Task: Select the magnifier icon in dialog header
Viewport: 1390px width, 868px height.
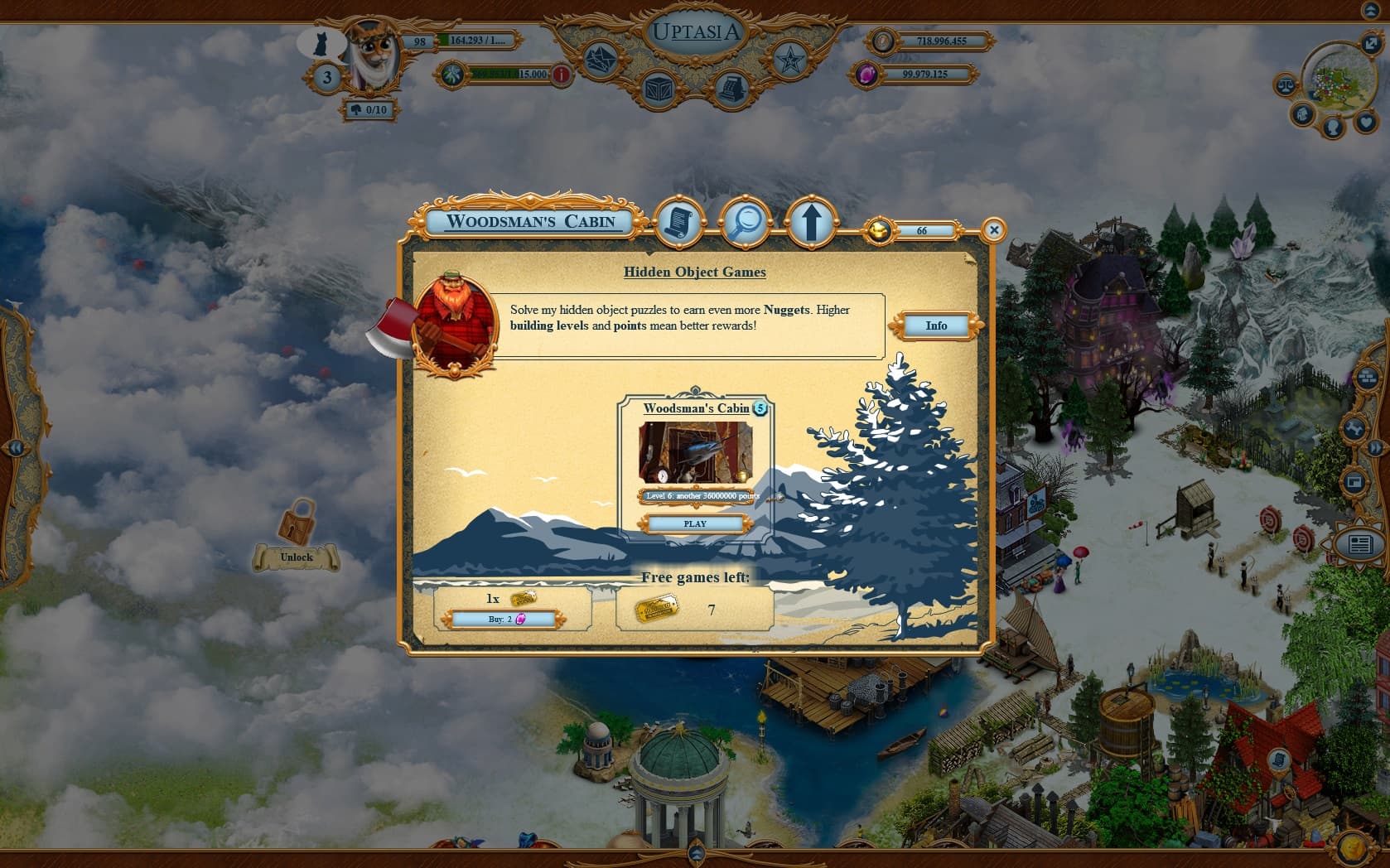Action: 746,222
